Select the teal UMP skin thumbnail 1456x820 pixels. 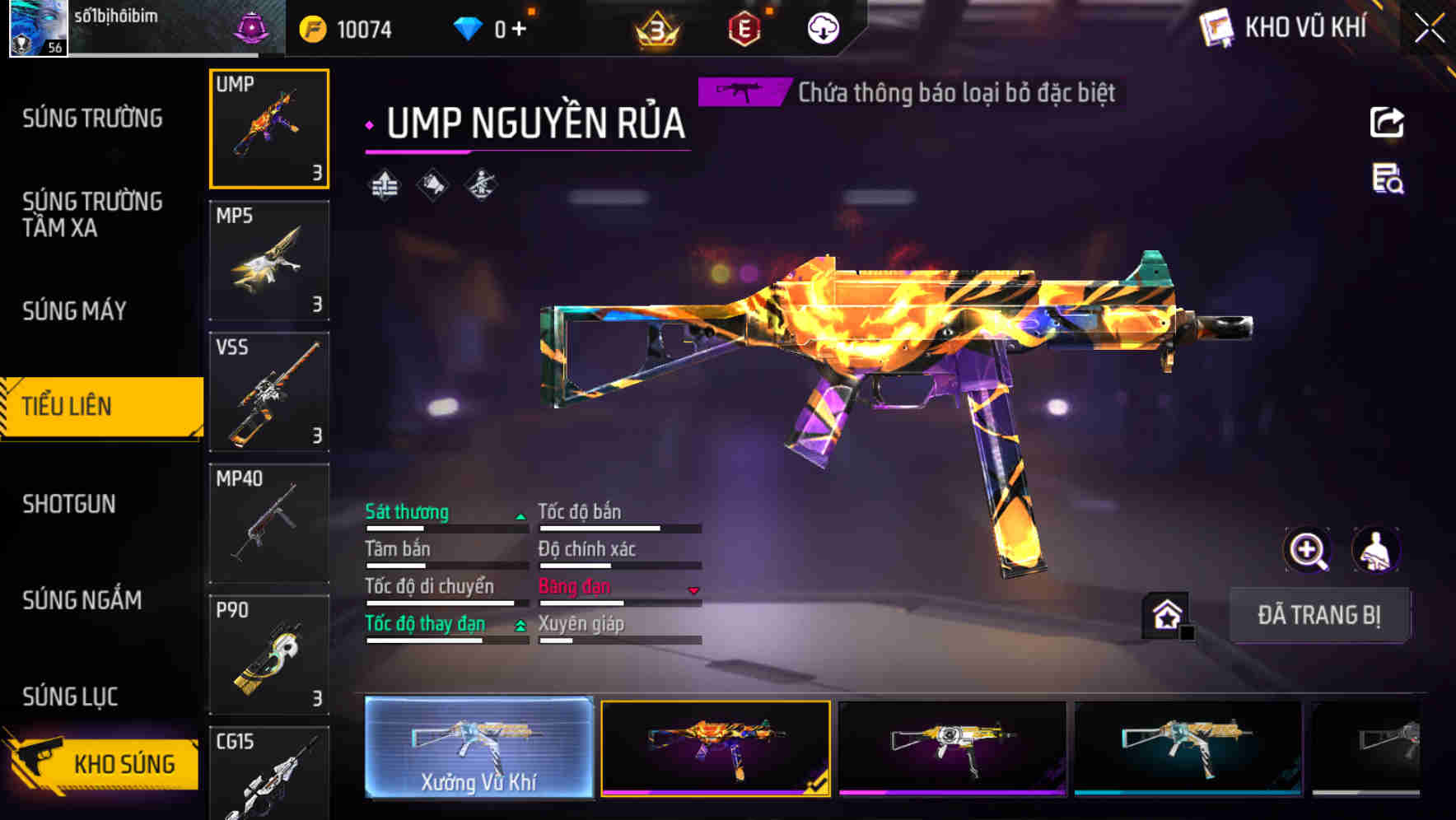(1188, 748)
